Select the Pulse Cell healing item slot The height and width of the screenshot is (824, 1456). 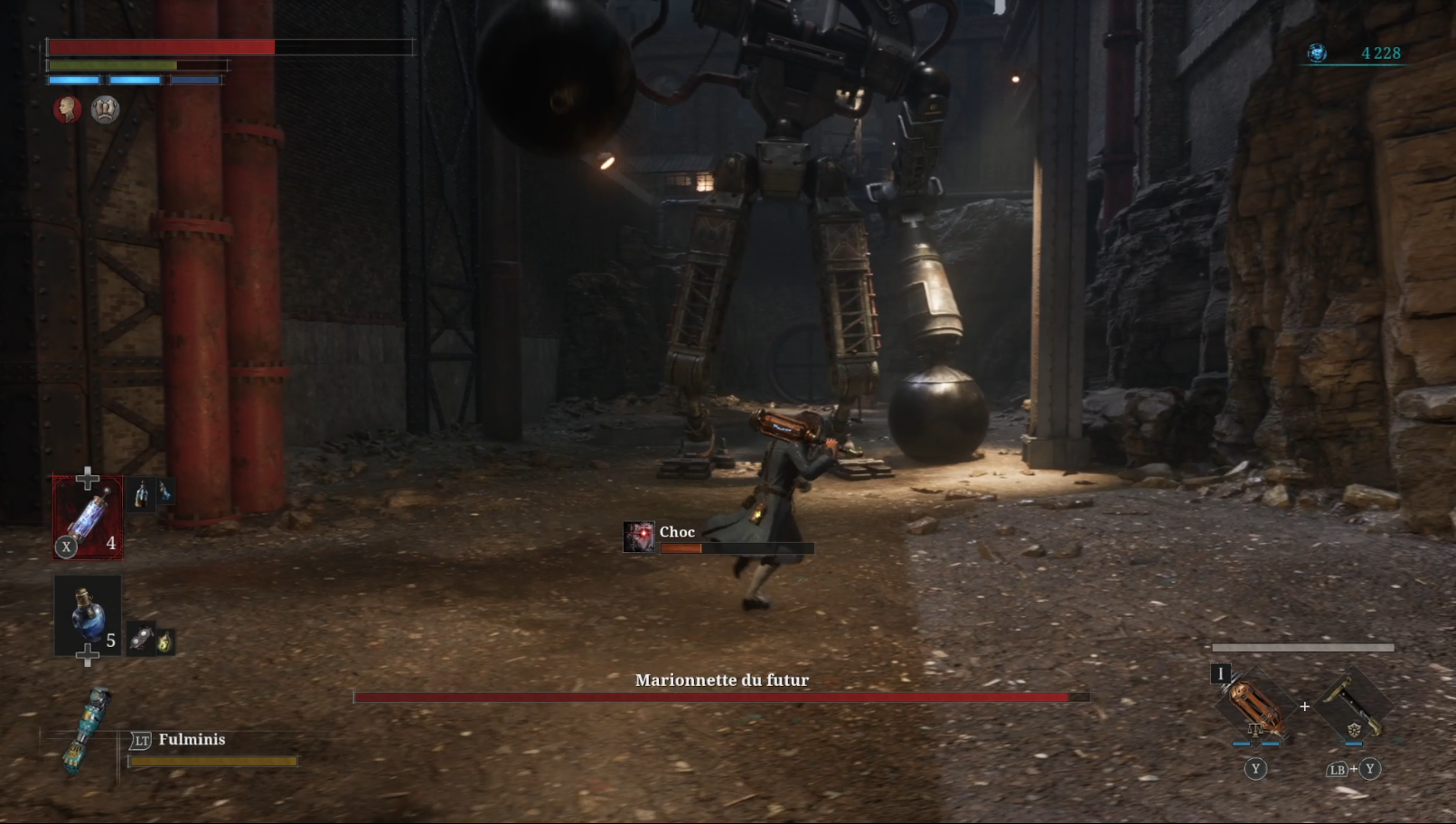88,518
